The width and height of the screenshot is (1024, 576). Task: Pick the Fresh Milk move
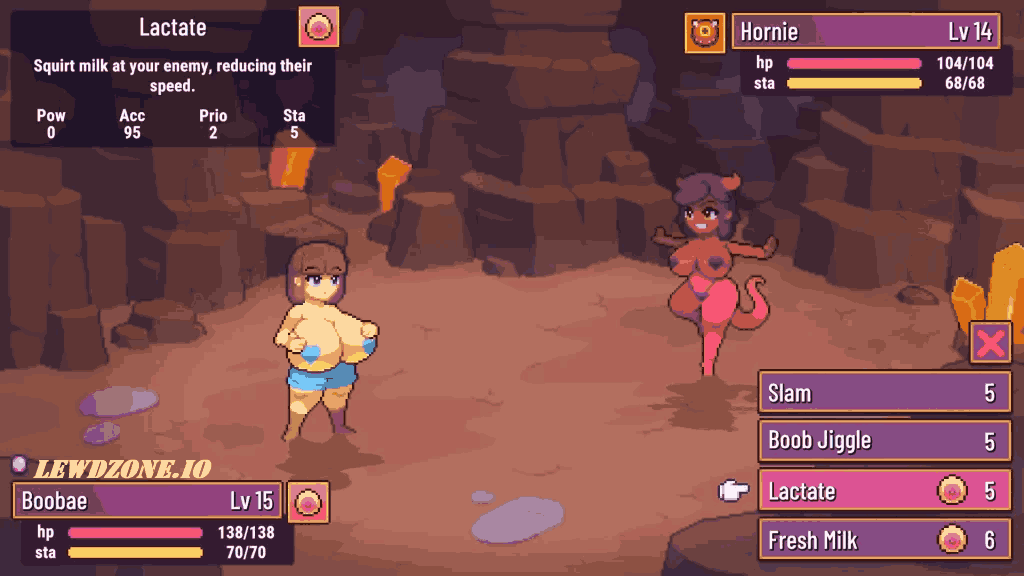884,540
